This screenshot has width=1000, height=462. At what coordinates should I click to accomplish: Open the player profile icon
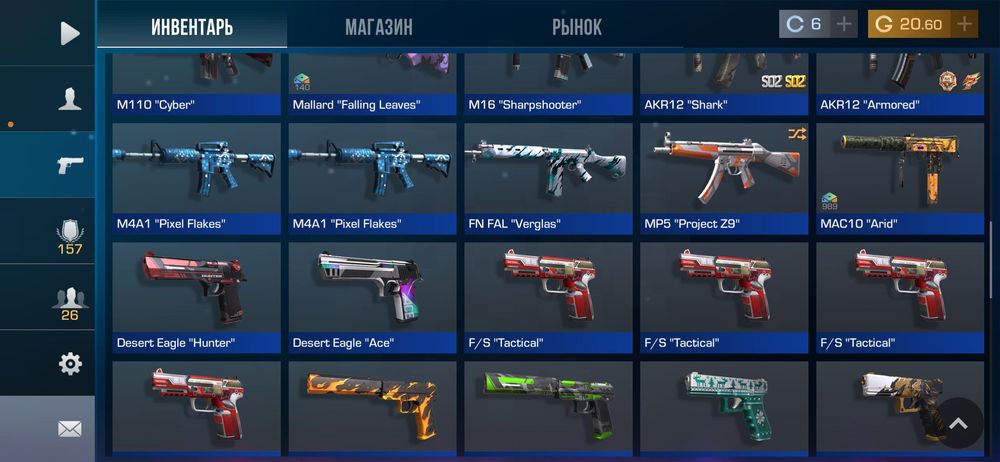(x=69, y=98)
